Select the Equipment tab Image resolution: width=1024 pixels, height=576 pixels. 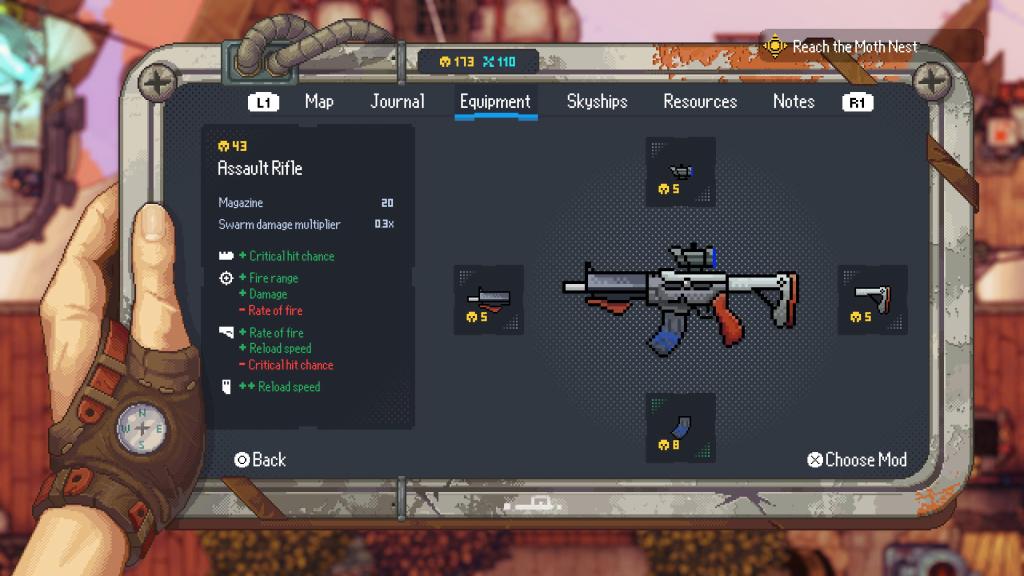click(x=495, y=101)
